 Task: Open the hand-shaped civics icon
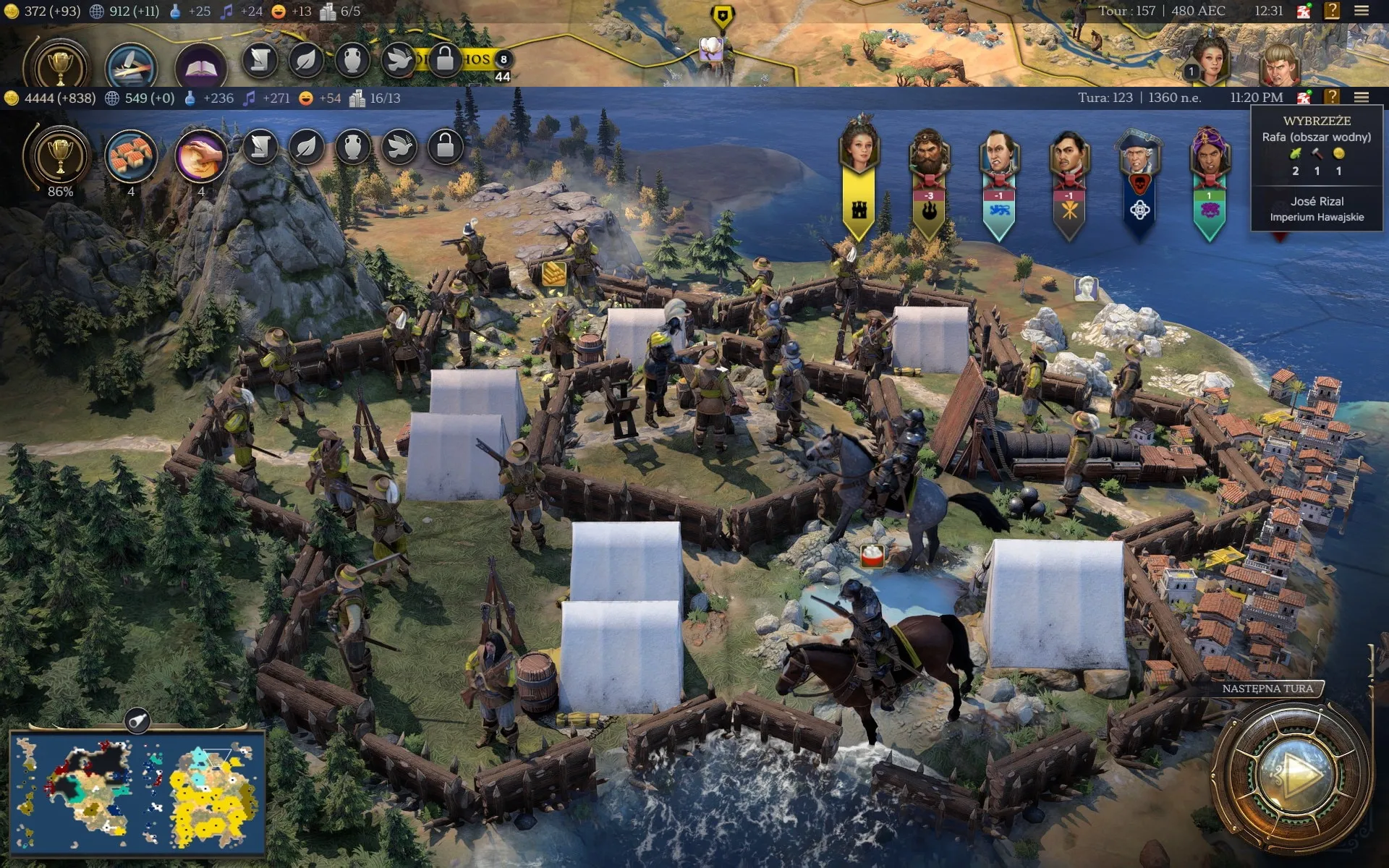(200, 156)
